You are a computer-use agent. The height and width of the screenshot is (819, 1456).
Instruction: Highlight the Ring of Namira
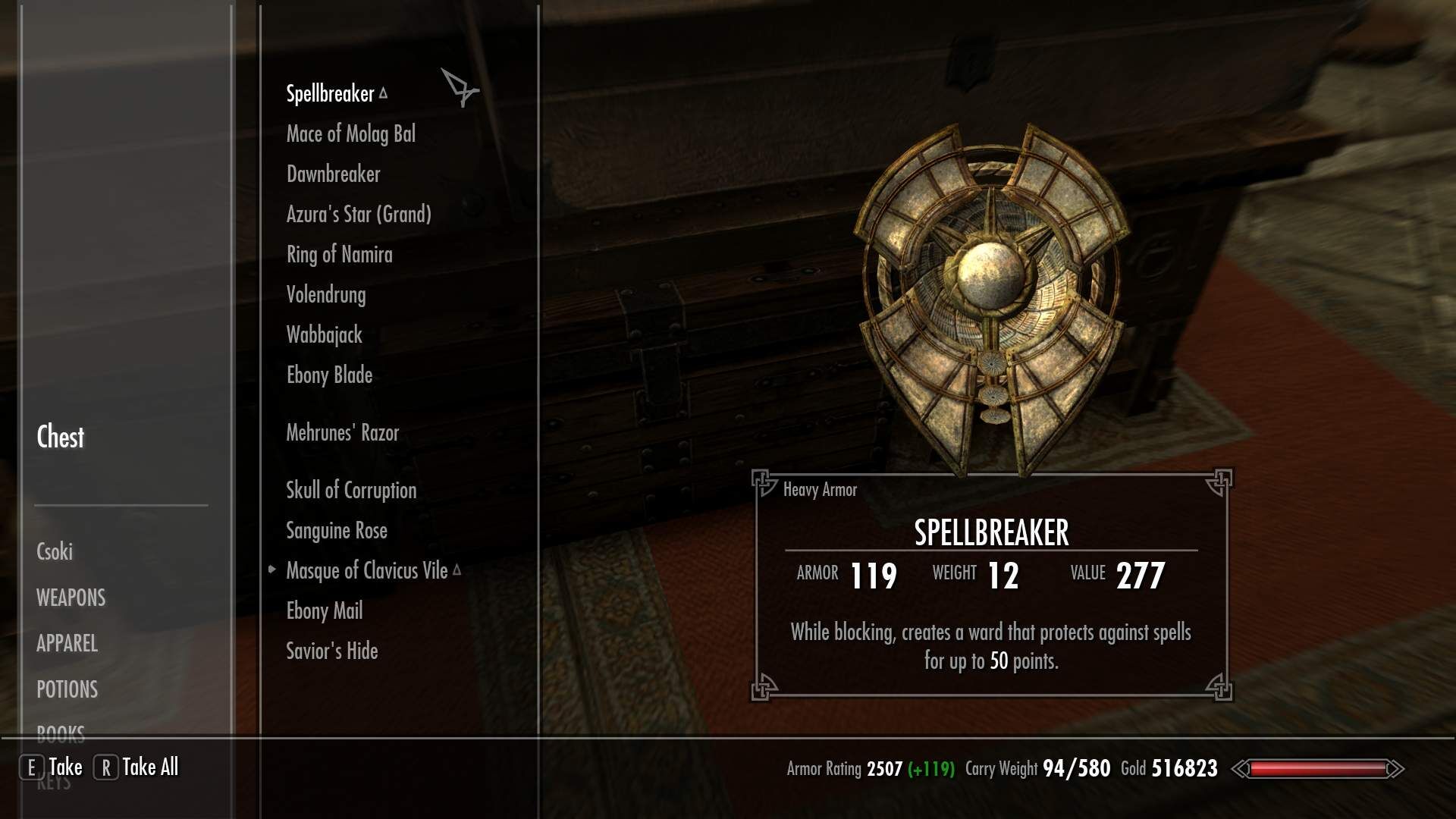coord(339,255)
